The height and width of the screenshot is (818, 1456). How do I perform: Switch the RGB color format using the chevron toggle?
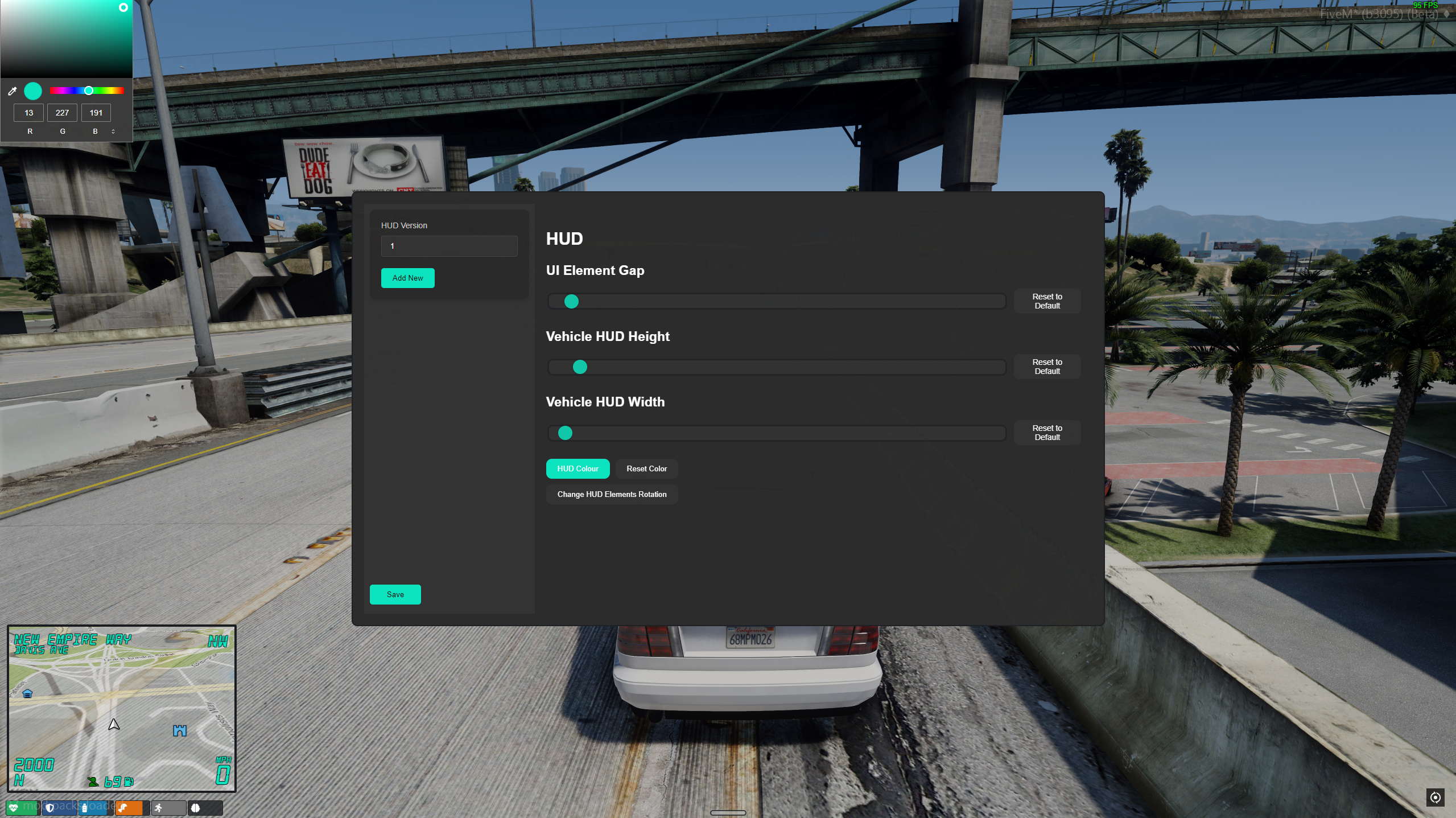coord(113,131)
